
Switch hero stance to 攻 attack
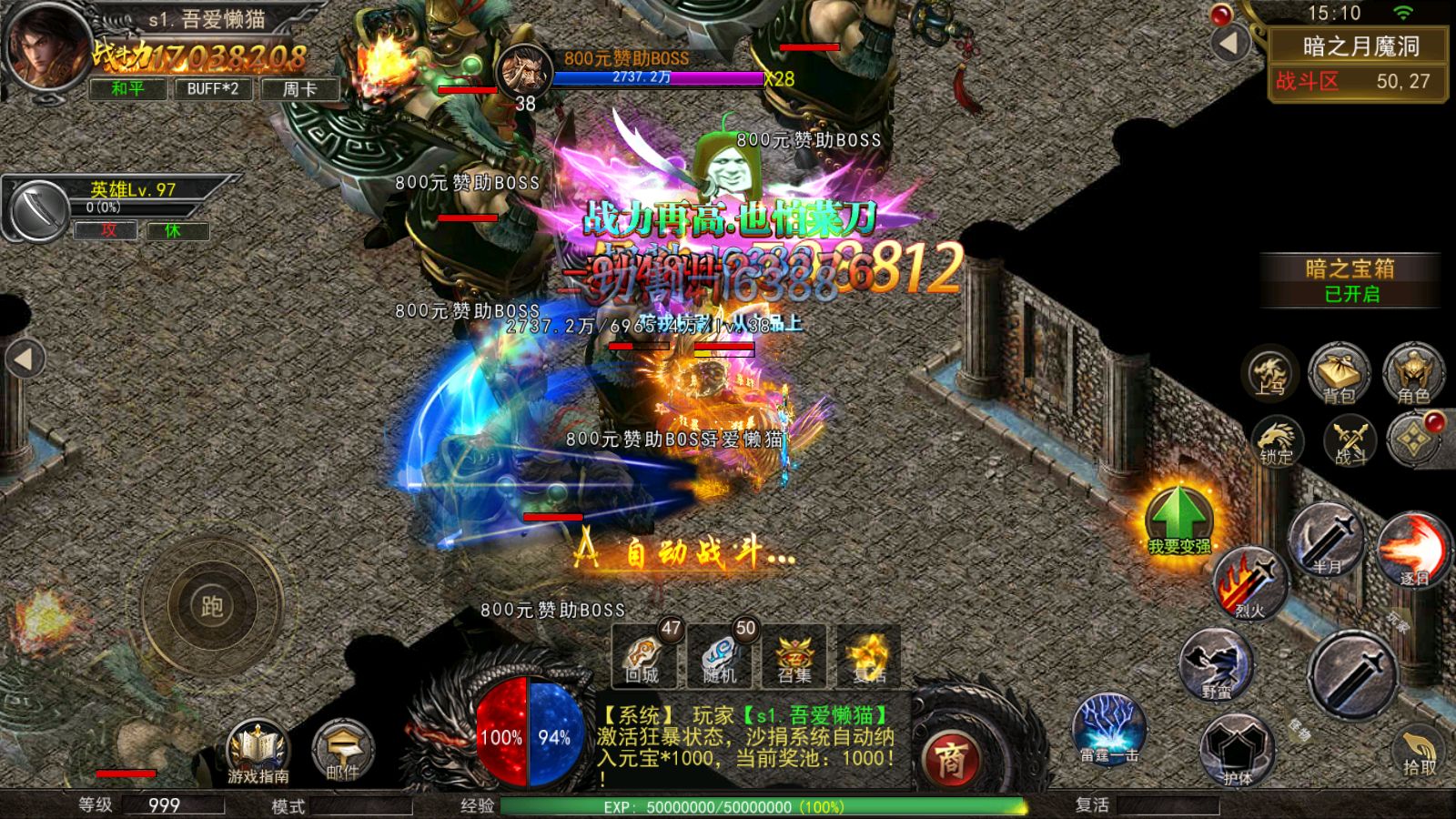coord(107,231)
